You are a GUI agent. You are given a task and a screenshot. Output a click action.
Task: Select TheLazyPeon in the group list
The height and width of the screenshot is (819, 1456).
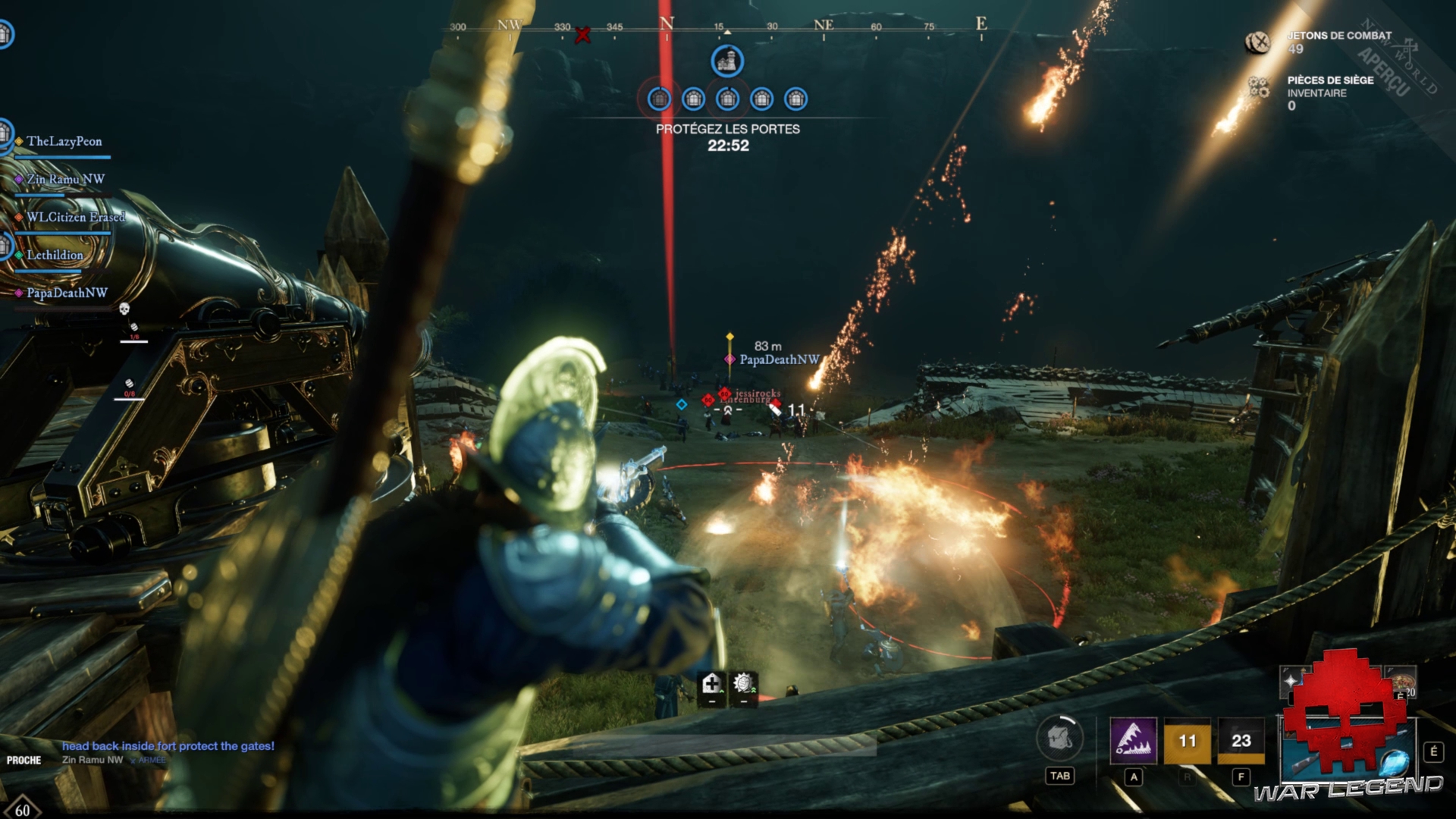(x=64, y=142)
